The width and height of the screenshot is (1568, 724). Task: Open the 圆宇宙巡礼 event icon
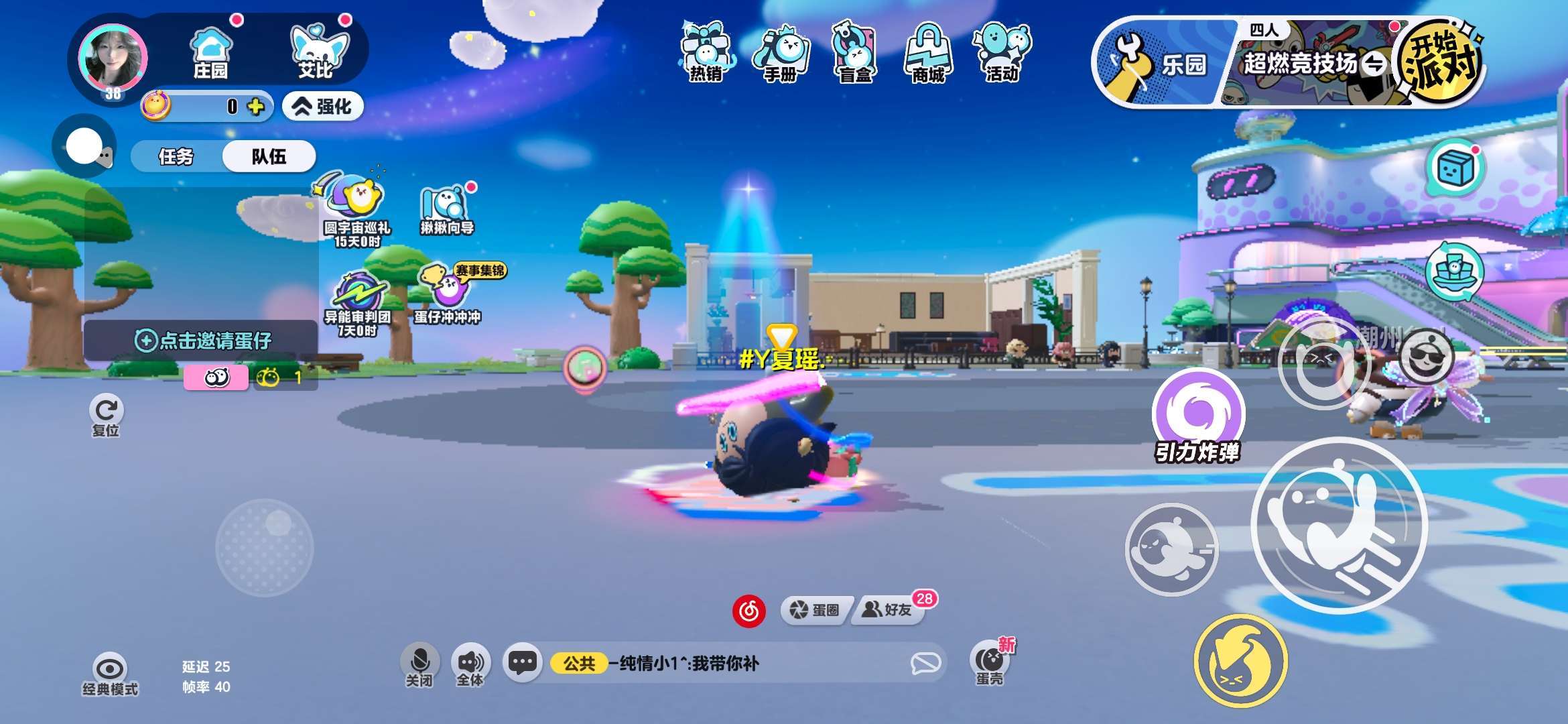click(357, 209)
